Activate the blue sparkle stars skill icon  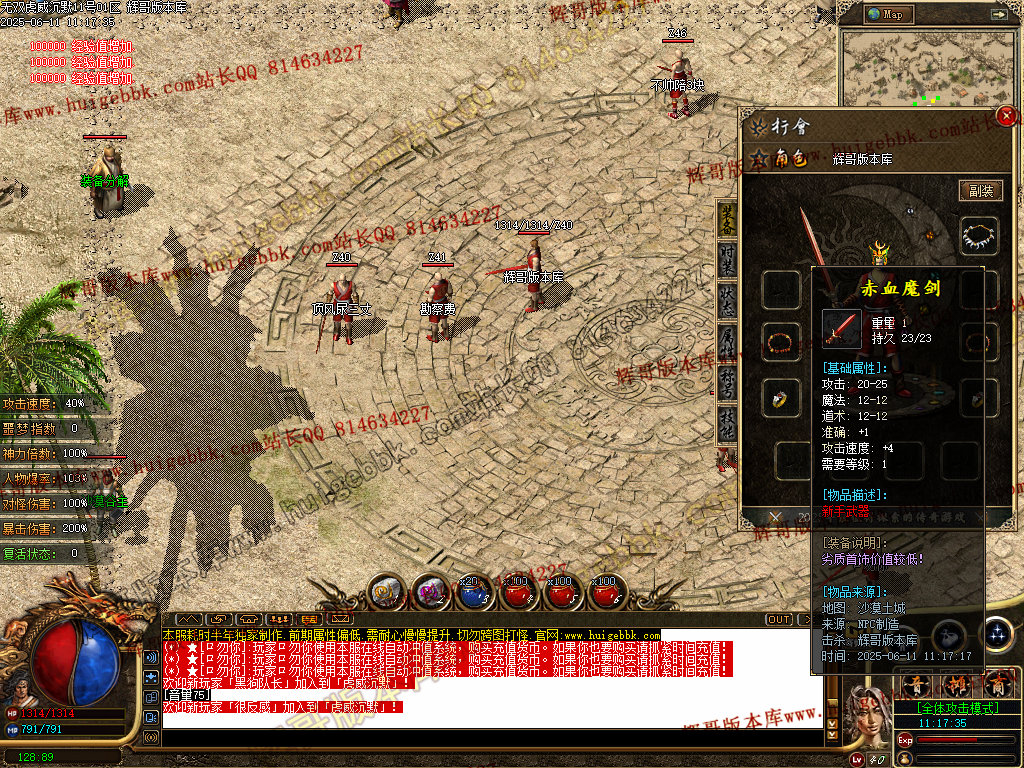[997, 634]
